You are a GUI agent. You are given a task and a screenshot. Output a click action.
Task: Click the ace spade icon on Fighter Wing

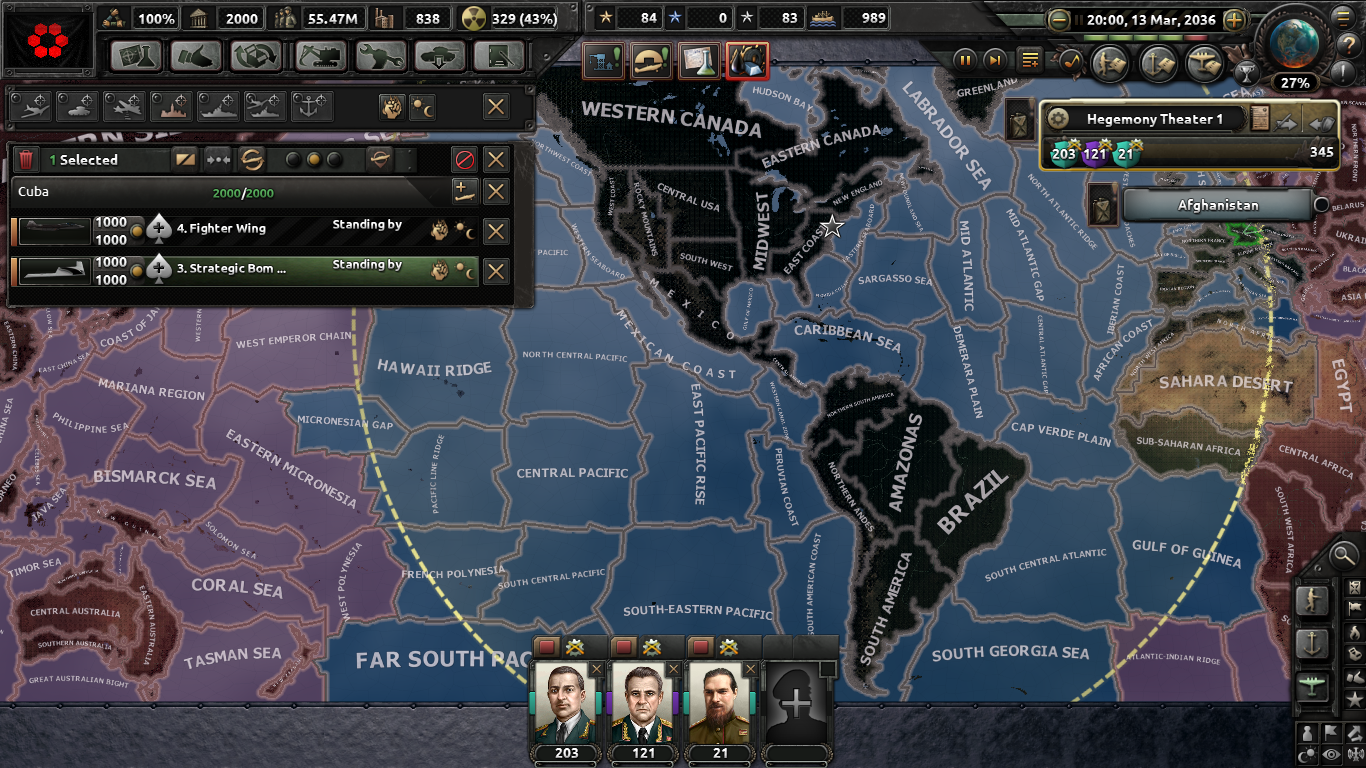click(x=160, y=228)
